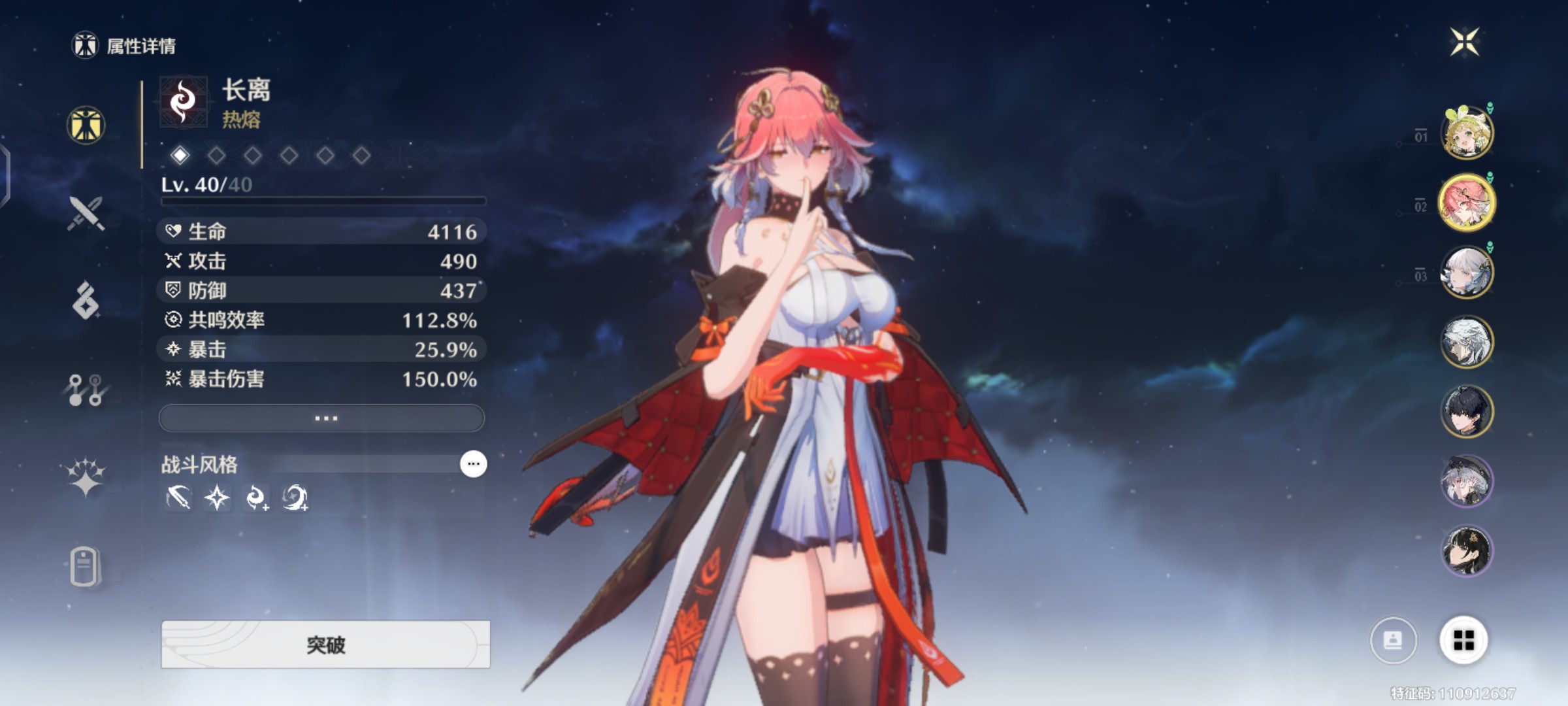The width and height of the screenshot is (1568, 706).
Task: Switch to the skill tree node tab
Action: [x=86, y=390]
